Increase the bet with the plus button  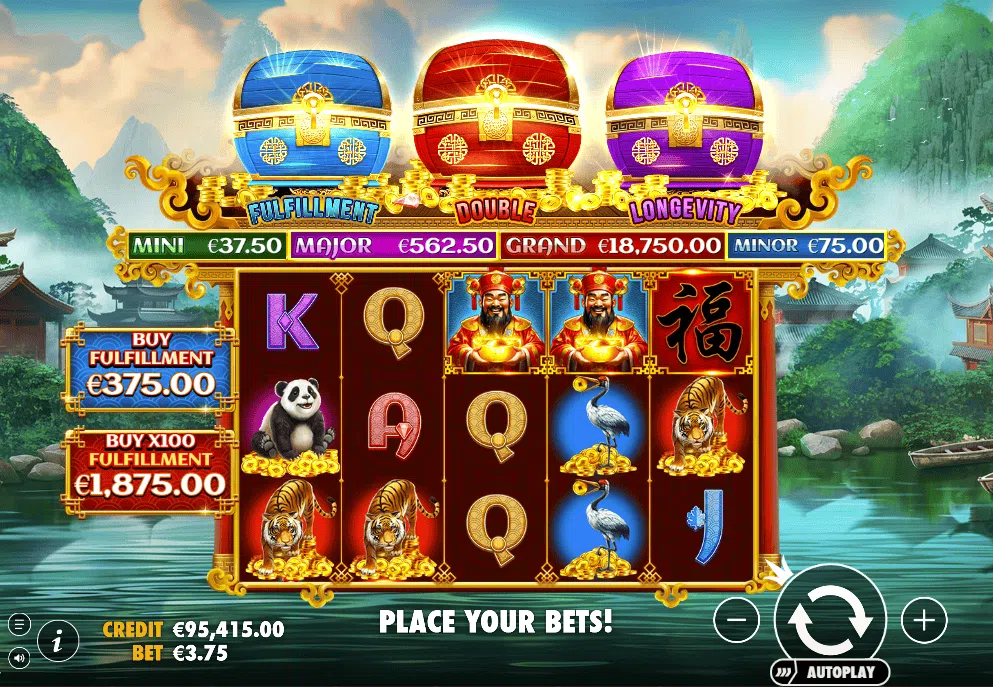click(x=924, y=621)
